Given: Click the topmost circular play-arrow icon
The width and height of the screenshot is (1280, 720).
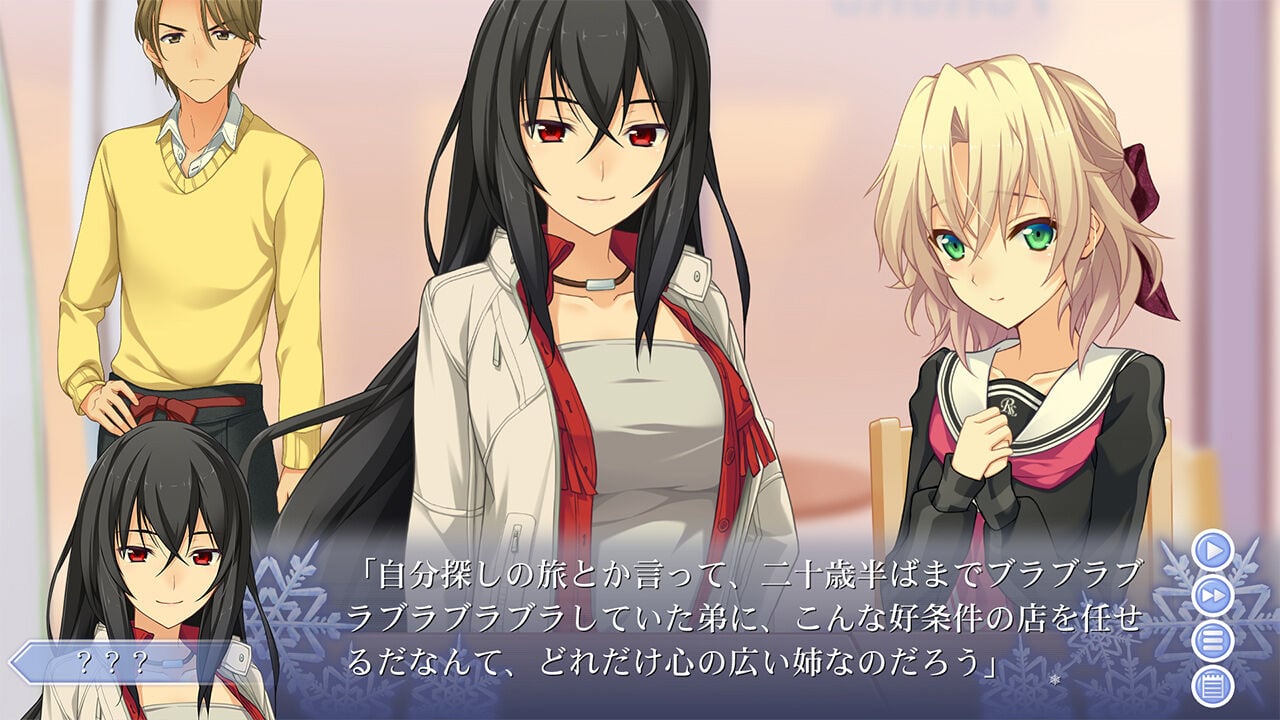Looking at the screenshot, I should (1211, 551).
